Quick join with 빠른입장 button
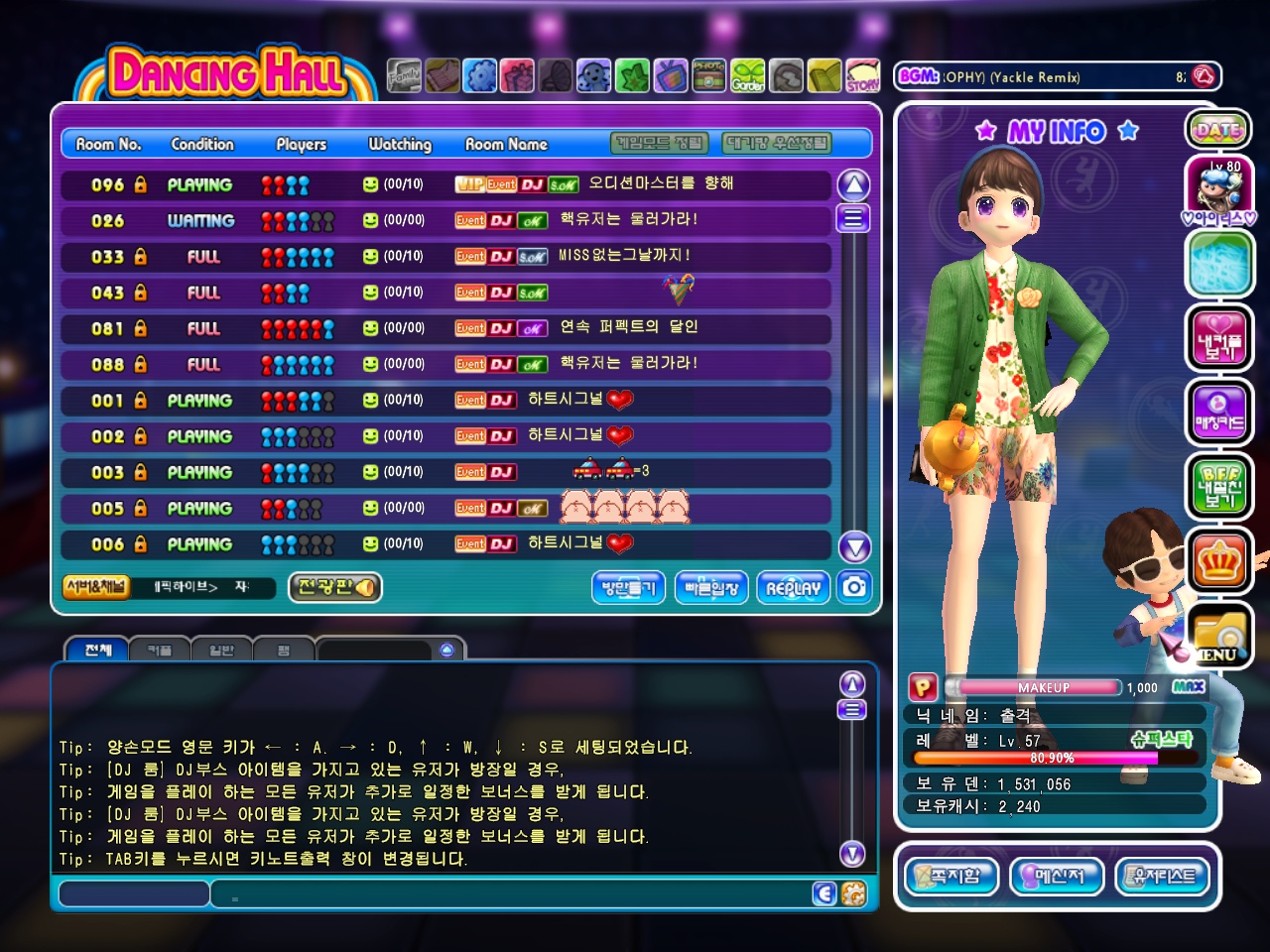Viewport: 1270px width, 952px height. coord(711,588)
